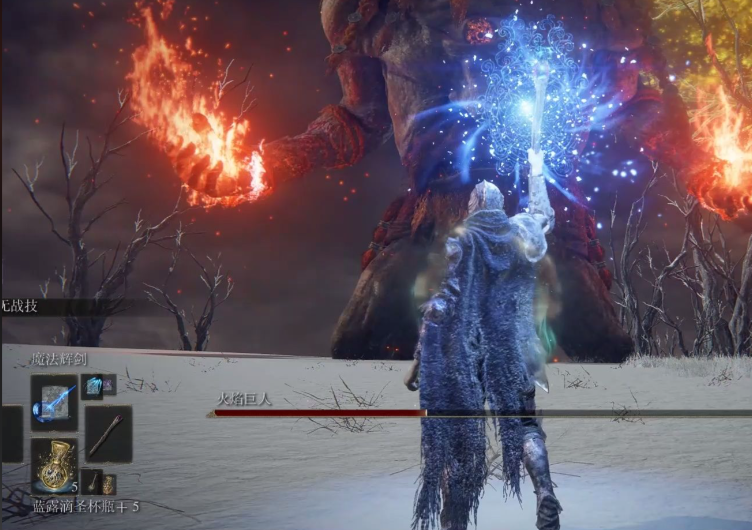Select the equipped staff weapon slot
The image size is (752, 530).
(108, 433)
